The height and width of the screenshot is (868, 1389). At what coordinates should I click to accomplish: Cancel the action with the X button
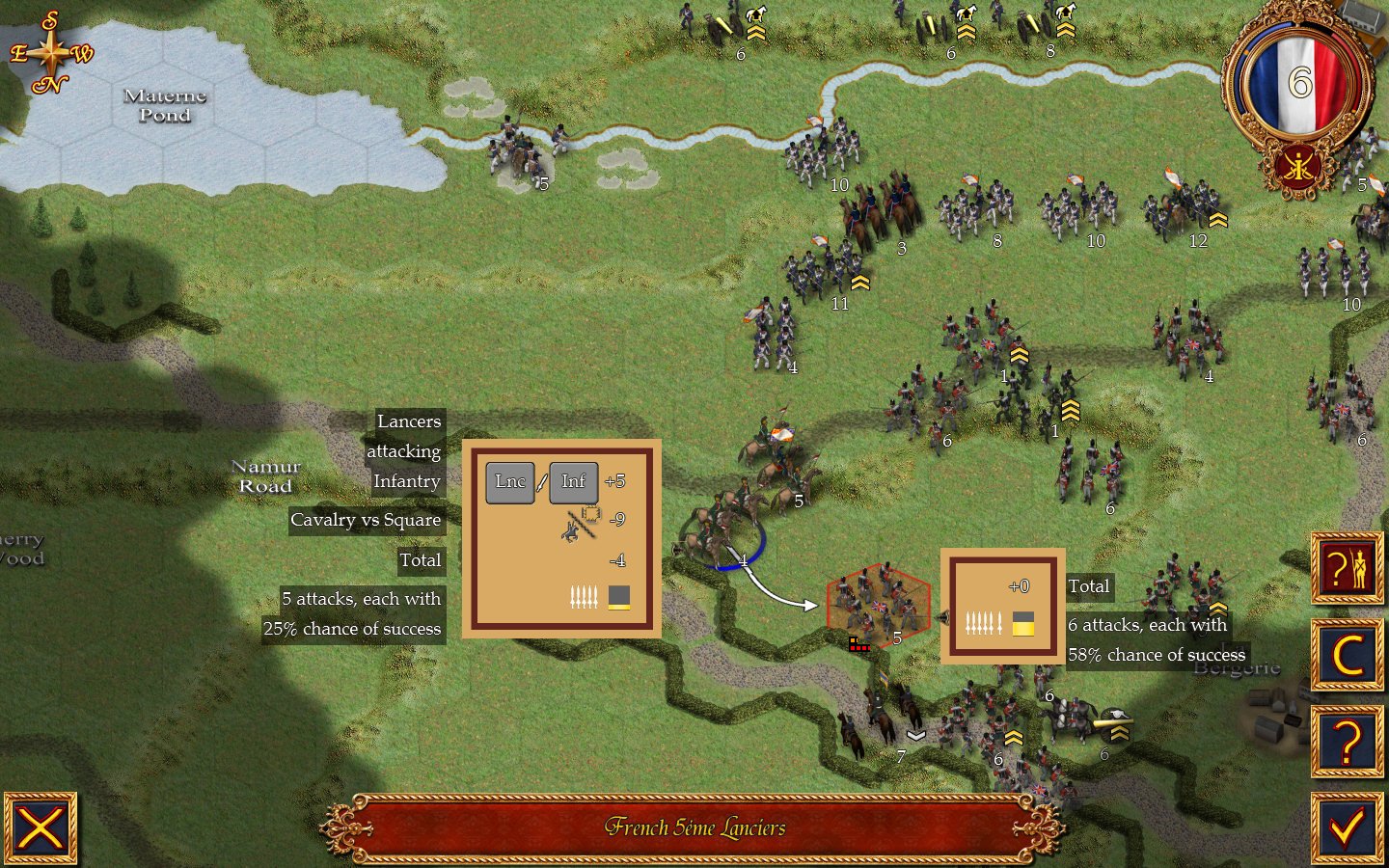[x=41, y=827]
